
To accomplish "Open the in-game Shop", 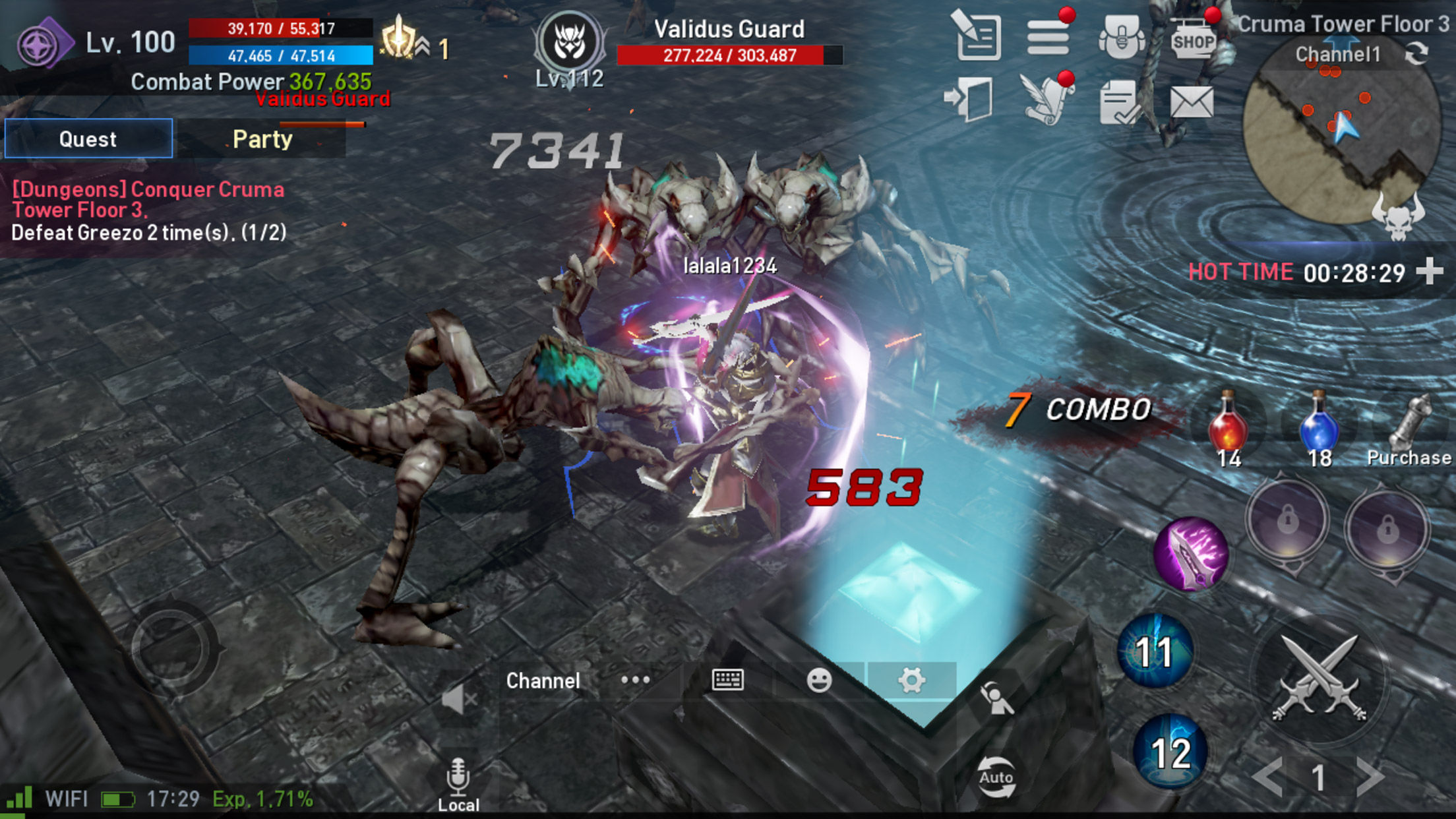I will (x=1197, y=40).
